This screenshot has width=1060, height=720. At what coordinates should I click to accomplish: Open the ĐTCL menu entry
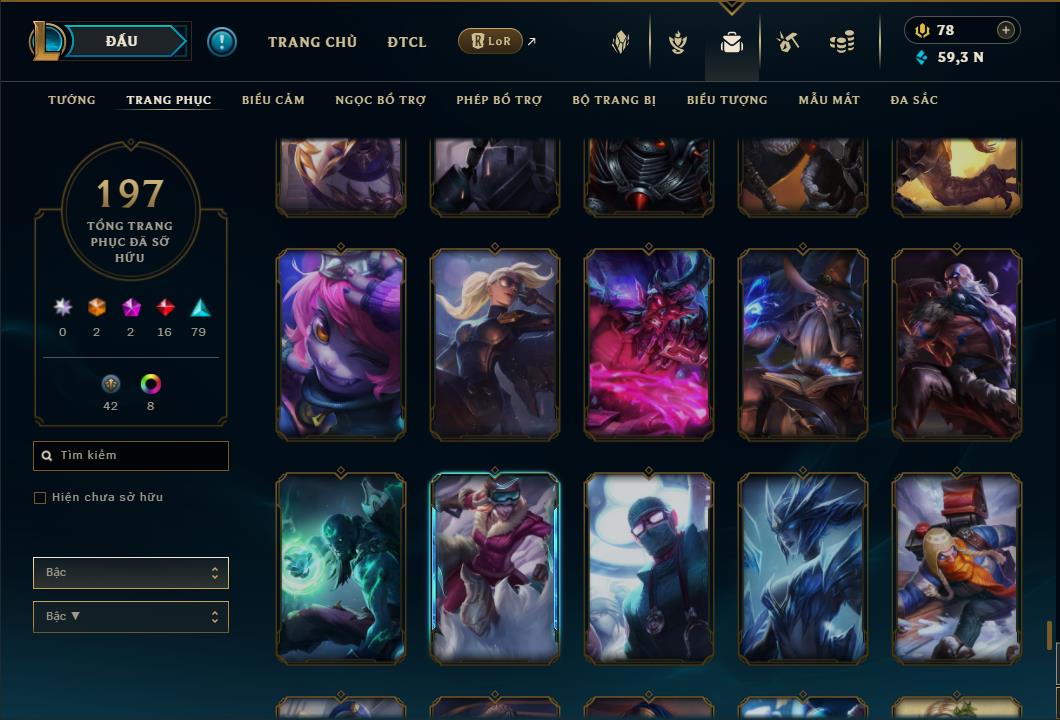(407, 42)
